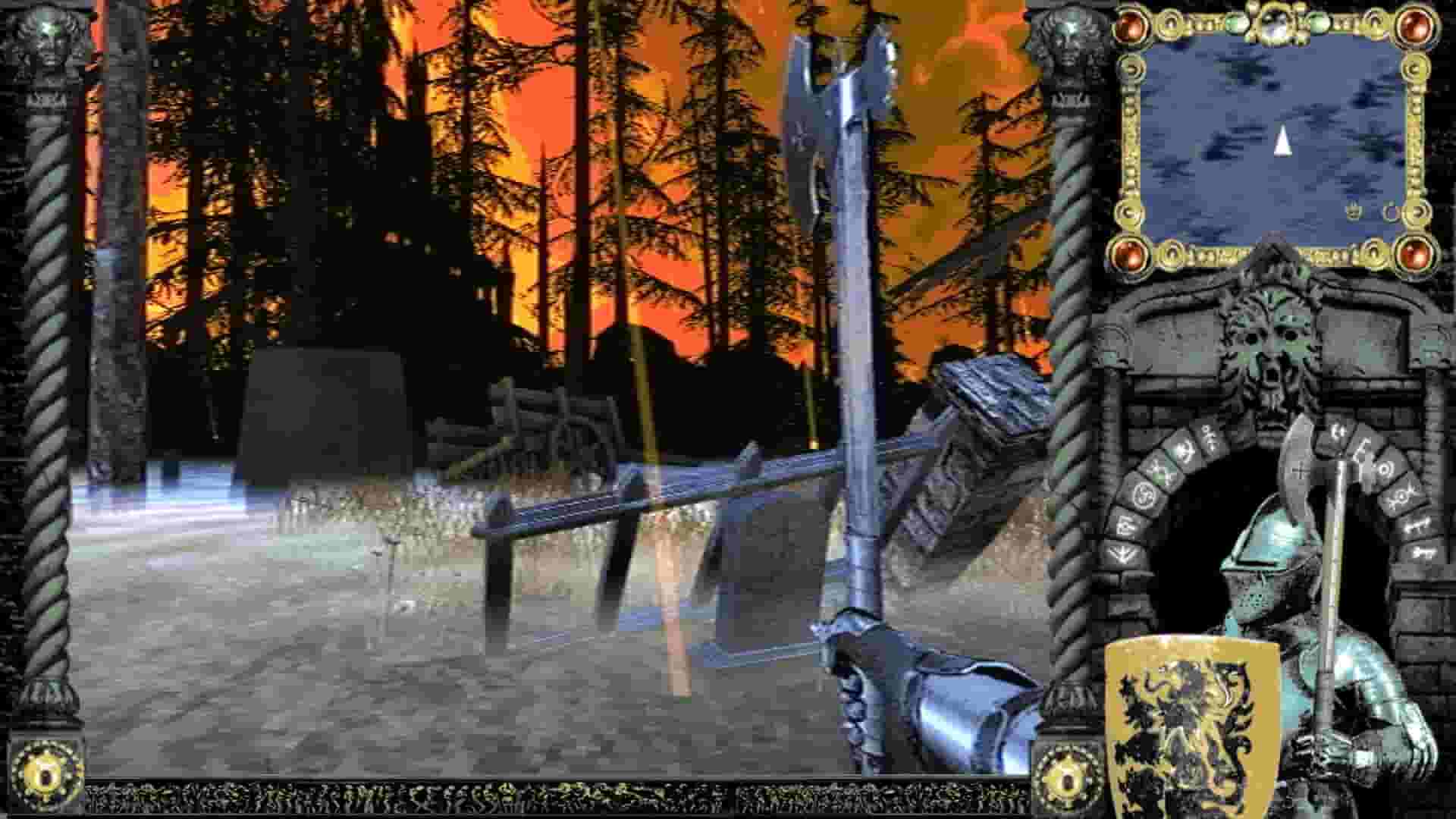Select the trident rune at the arch bottom-left
This screenshot has height=819, width=1456.
pos(1122,554)
